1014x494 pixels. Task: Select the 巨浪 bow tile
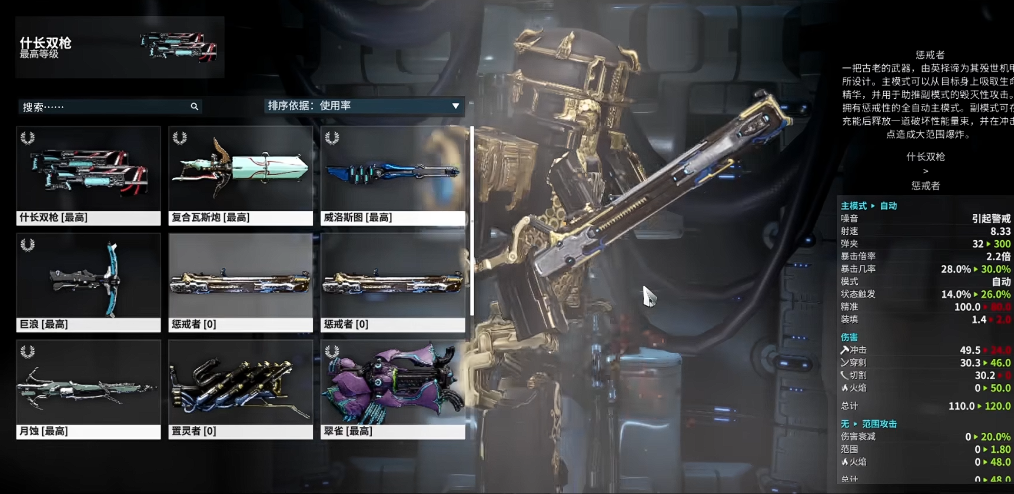88,282
